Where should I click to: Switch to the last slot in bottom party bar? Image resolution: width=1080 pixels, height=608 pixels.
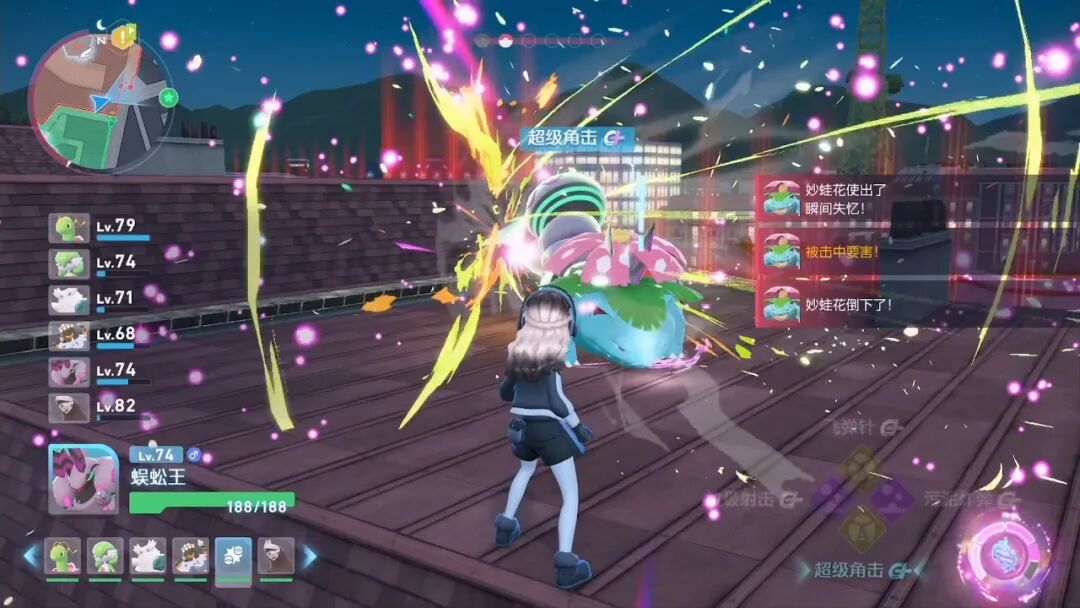click(x=276, y=557)
